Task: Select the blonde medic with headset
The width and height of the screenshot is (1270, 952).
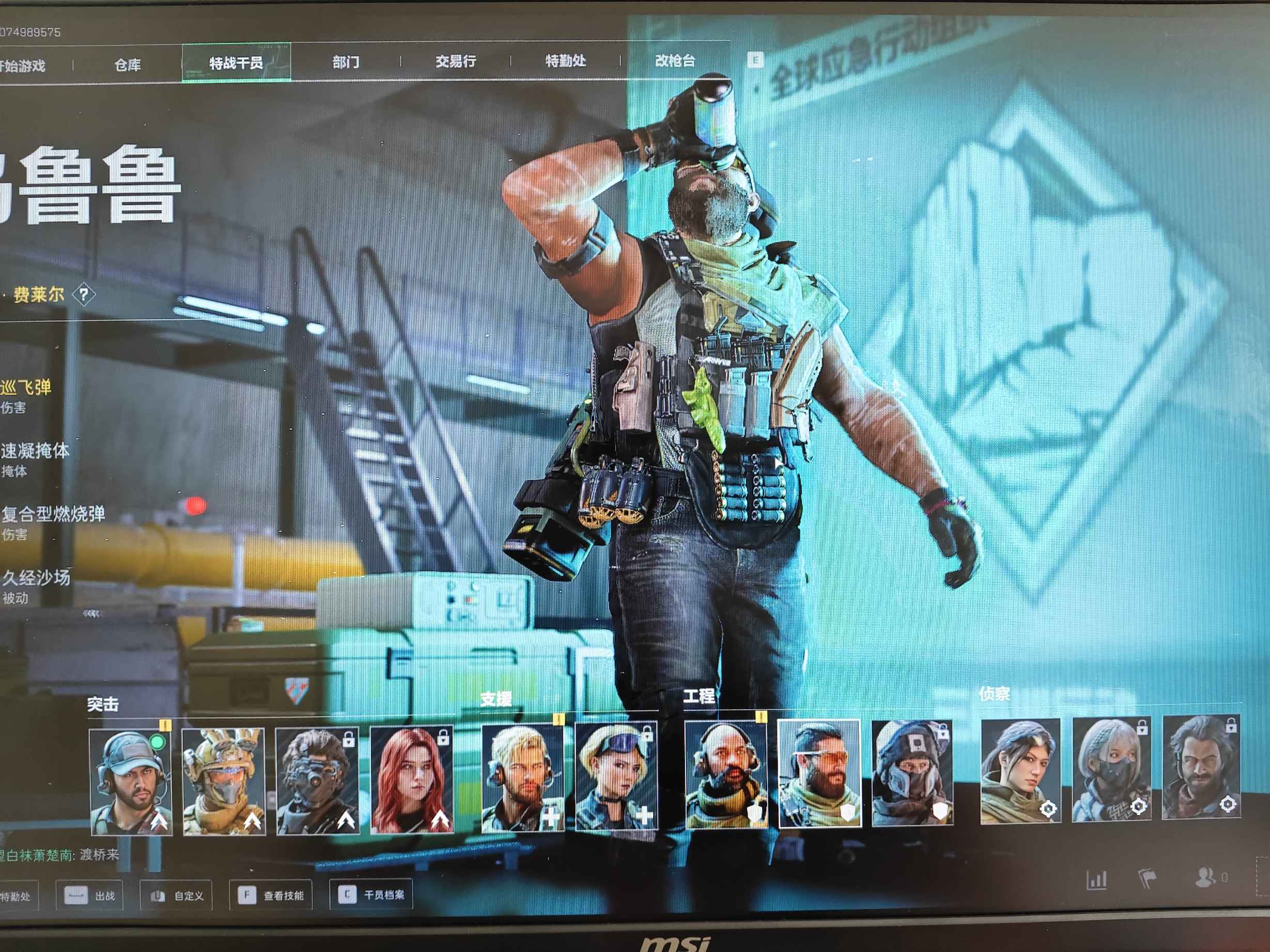Action: coord(522,777)
